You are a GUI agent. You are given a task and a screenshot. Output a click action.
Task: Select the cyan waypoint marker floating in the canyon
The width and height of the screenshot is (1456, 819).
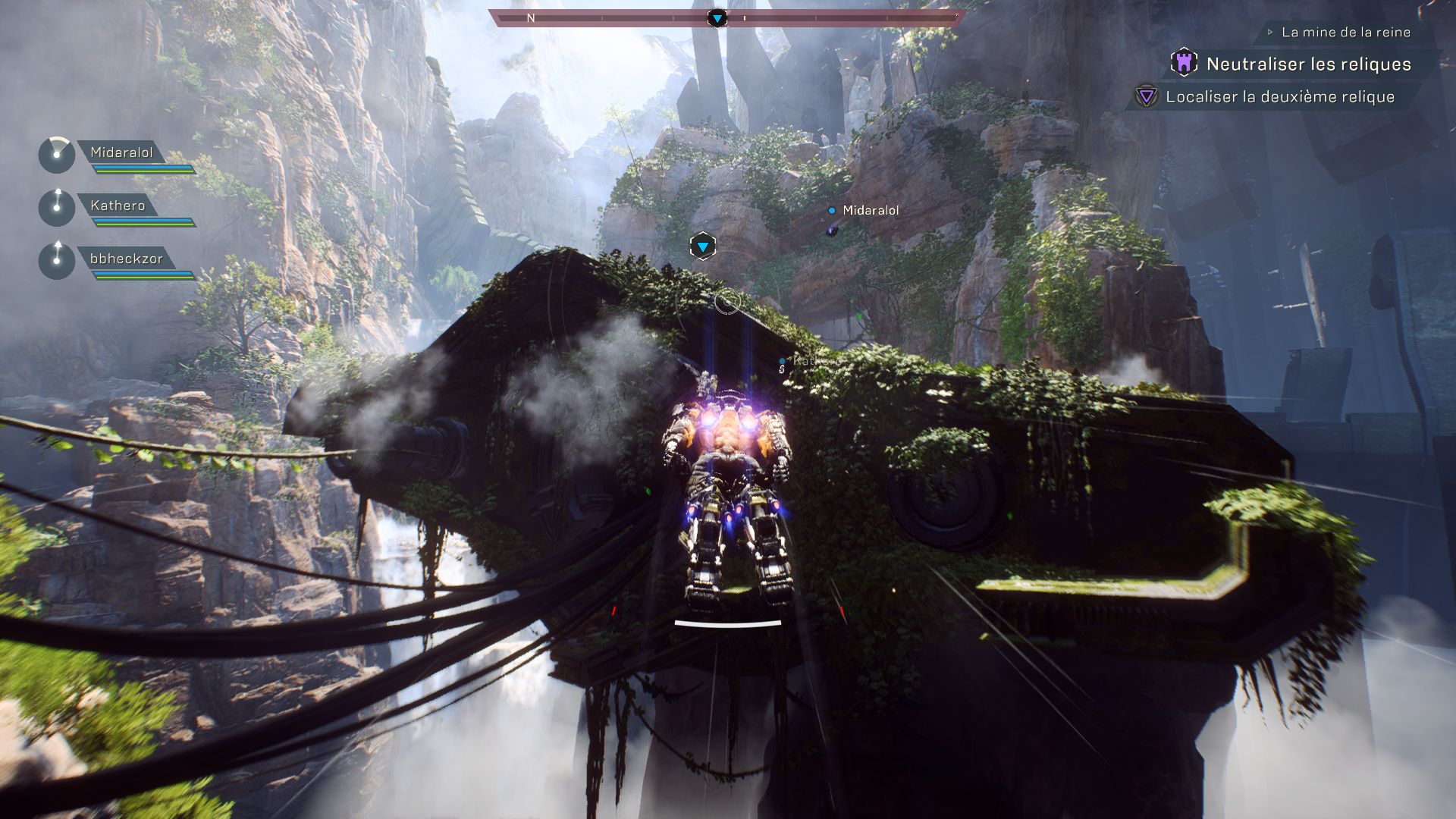(x=701, y=244)
